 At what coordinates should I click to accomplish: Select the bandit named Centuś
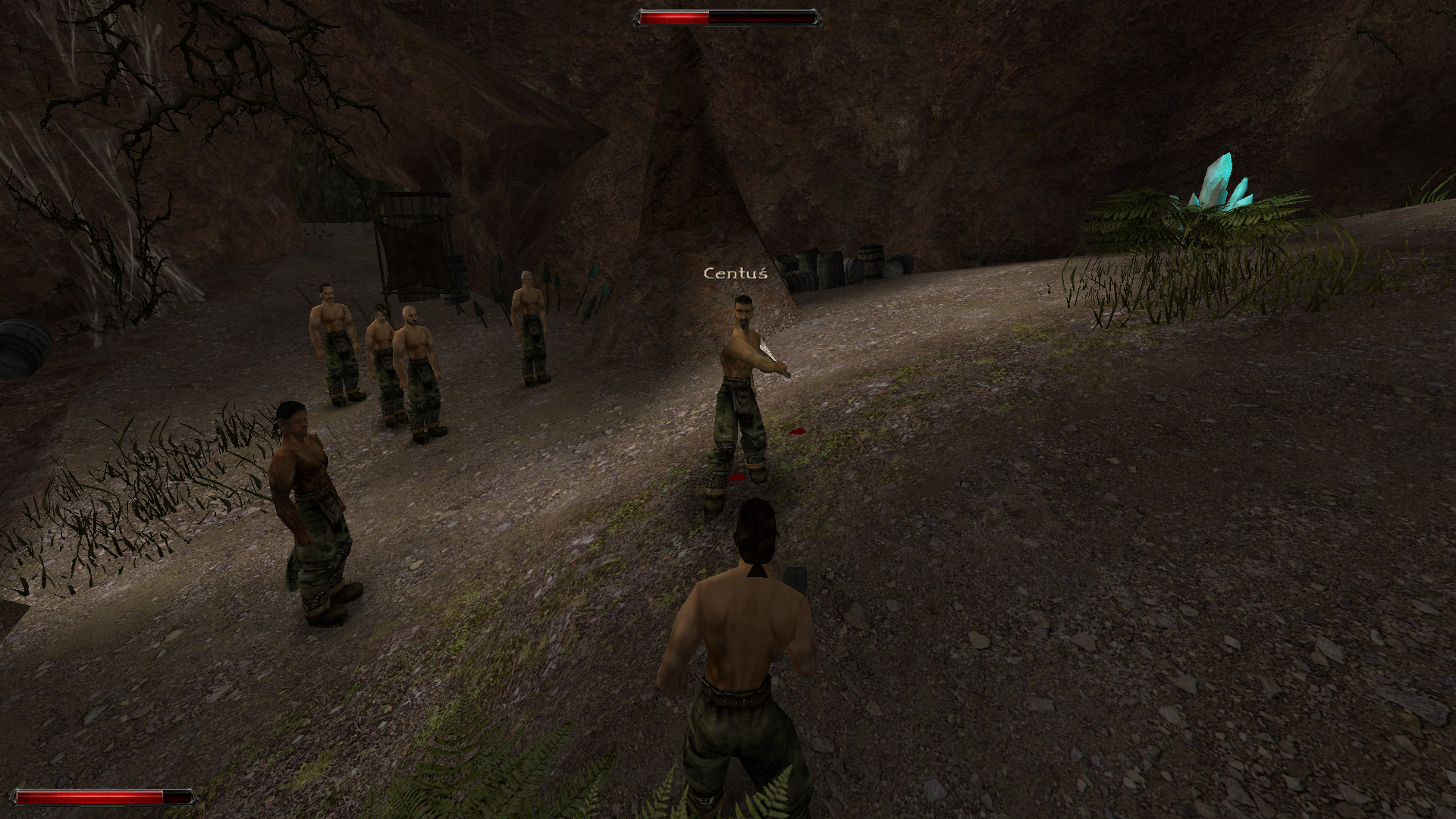coord(739,364)
